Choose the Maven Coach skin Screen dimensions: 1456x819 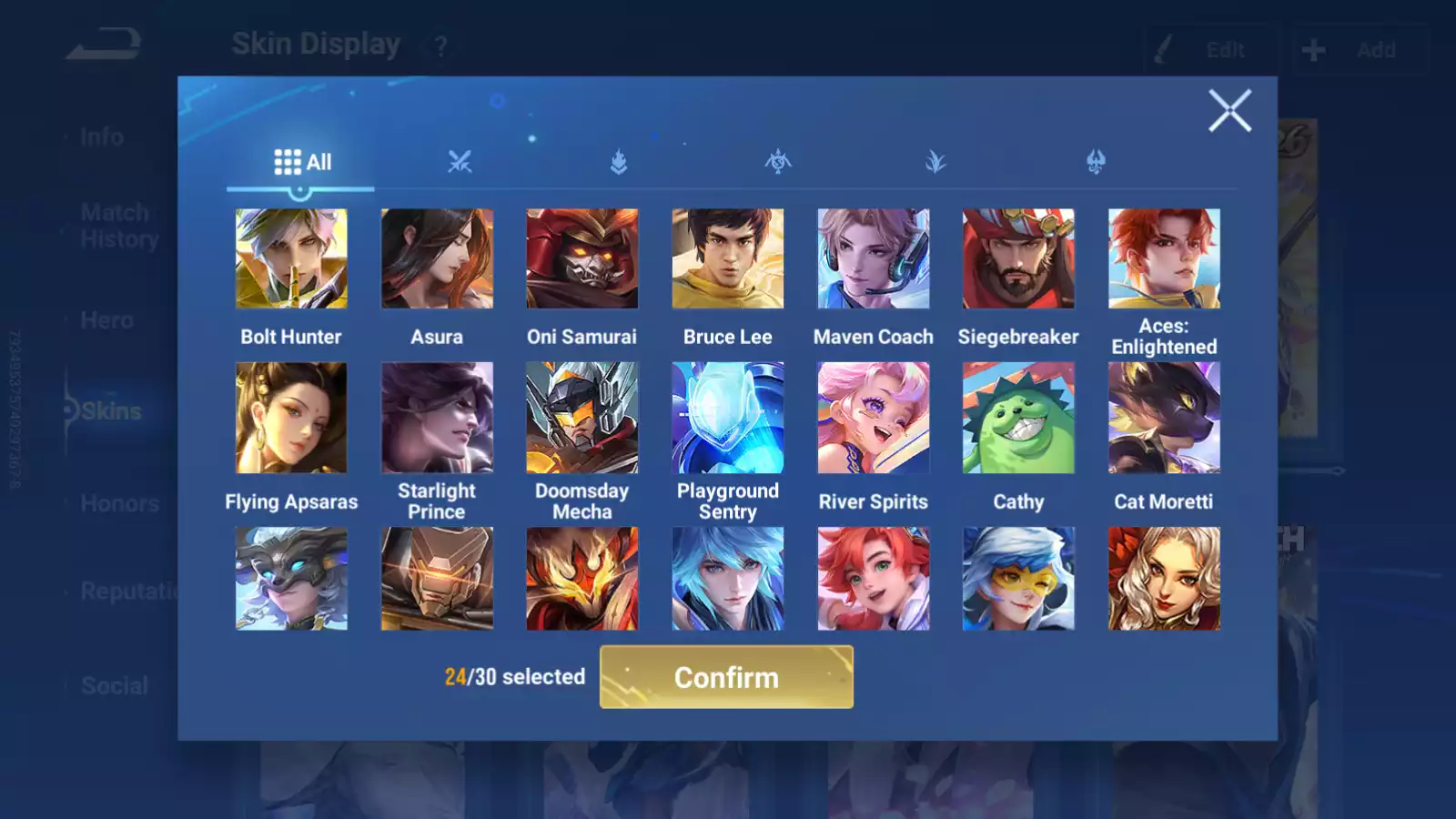pos(874,259)
